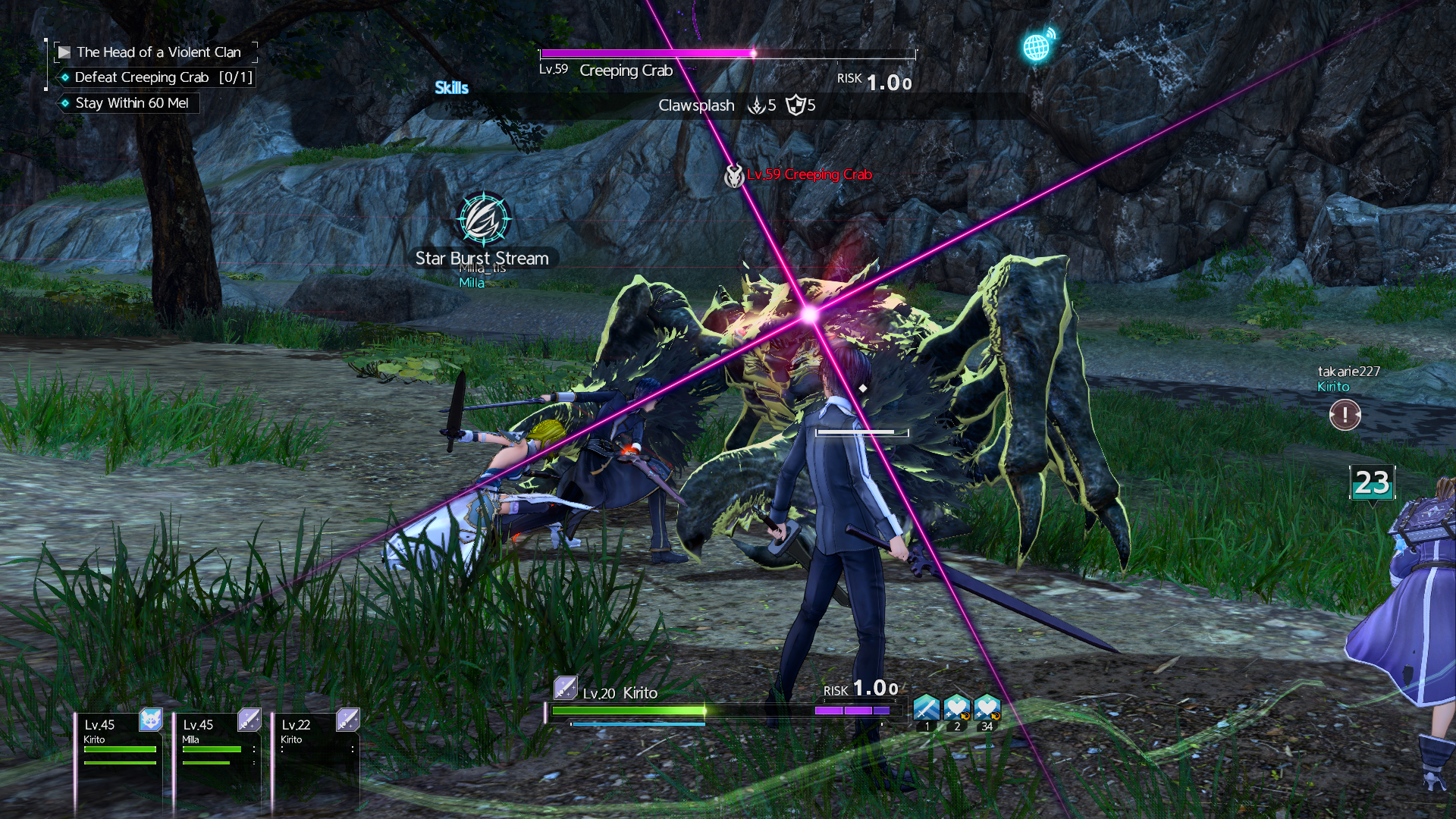Click the sword buff icon numbered 1
Viewport: 1456px width, 819px height.
coord(926,708)
